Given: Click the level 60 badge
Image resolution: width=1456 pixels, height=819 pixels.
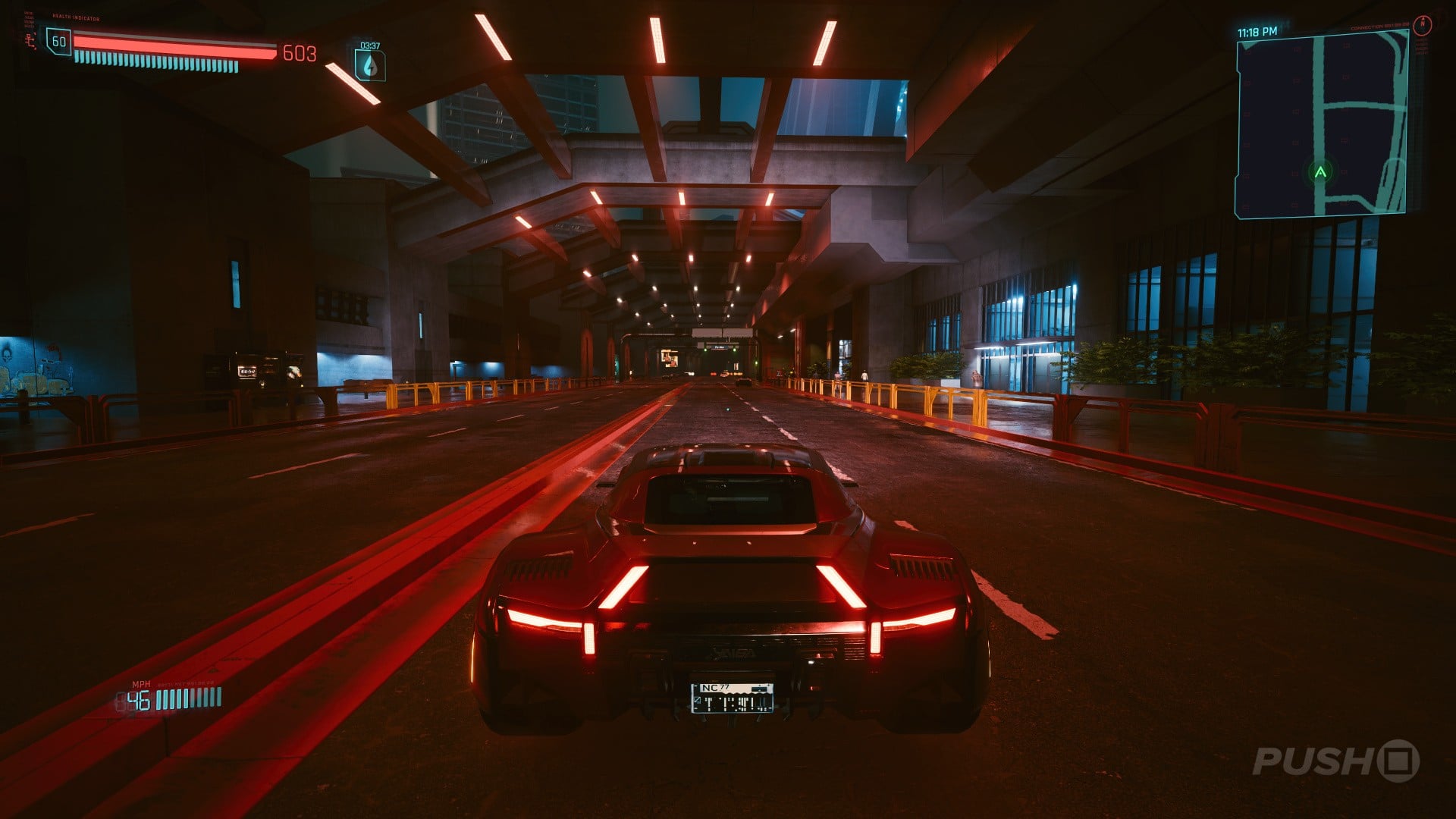Looking at the screenshot, I should pos(59,42).
